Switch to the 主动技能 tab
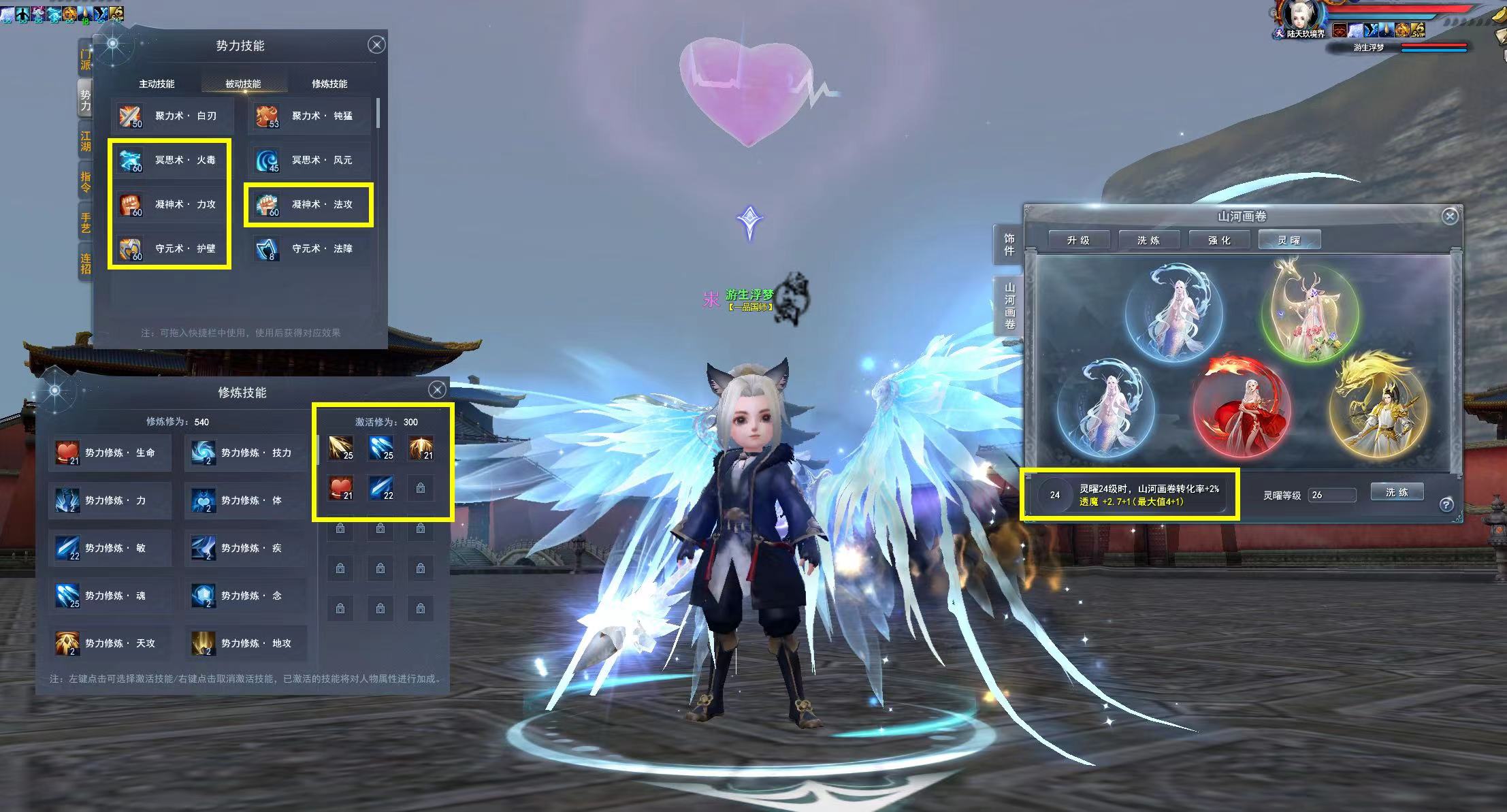The height and width of the screenshot is (812, 1507). coord(157,84)
